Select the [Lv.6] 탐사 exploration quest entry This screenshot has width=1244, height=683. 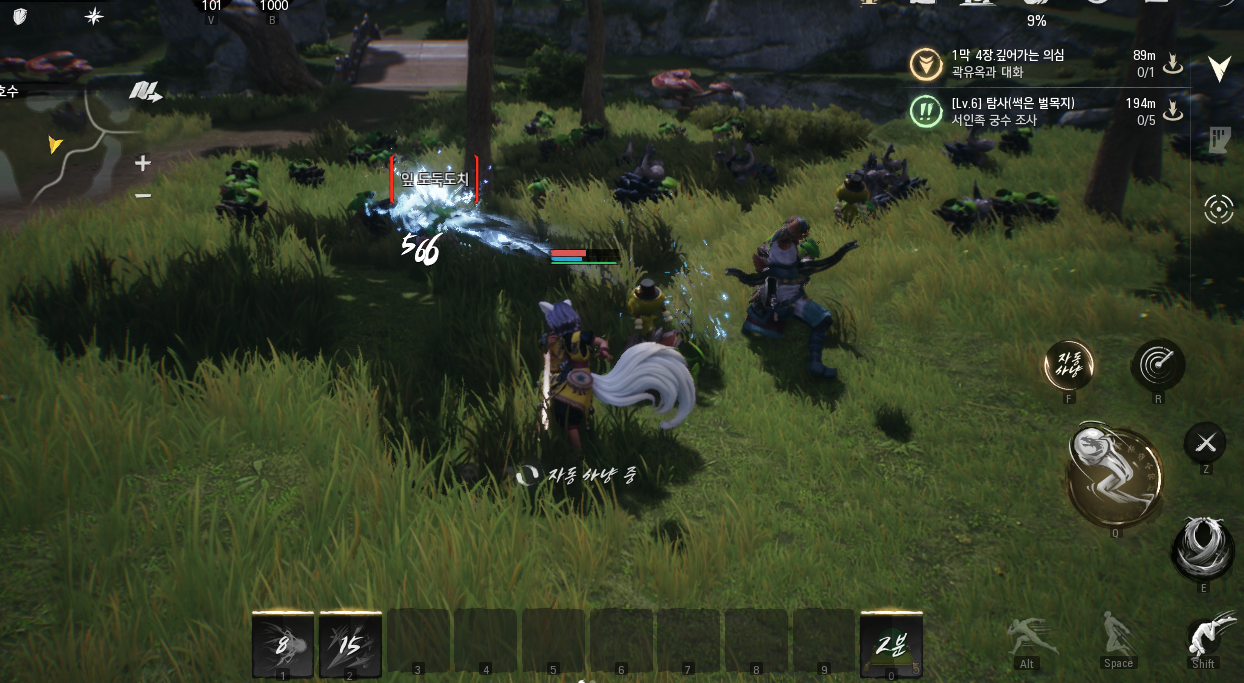pyautogui.click(x=1010, y=112)
